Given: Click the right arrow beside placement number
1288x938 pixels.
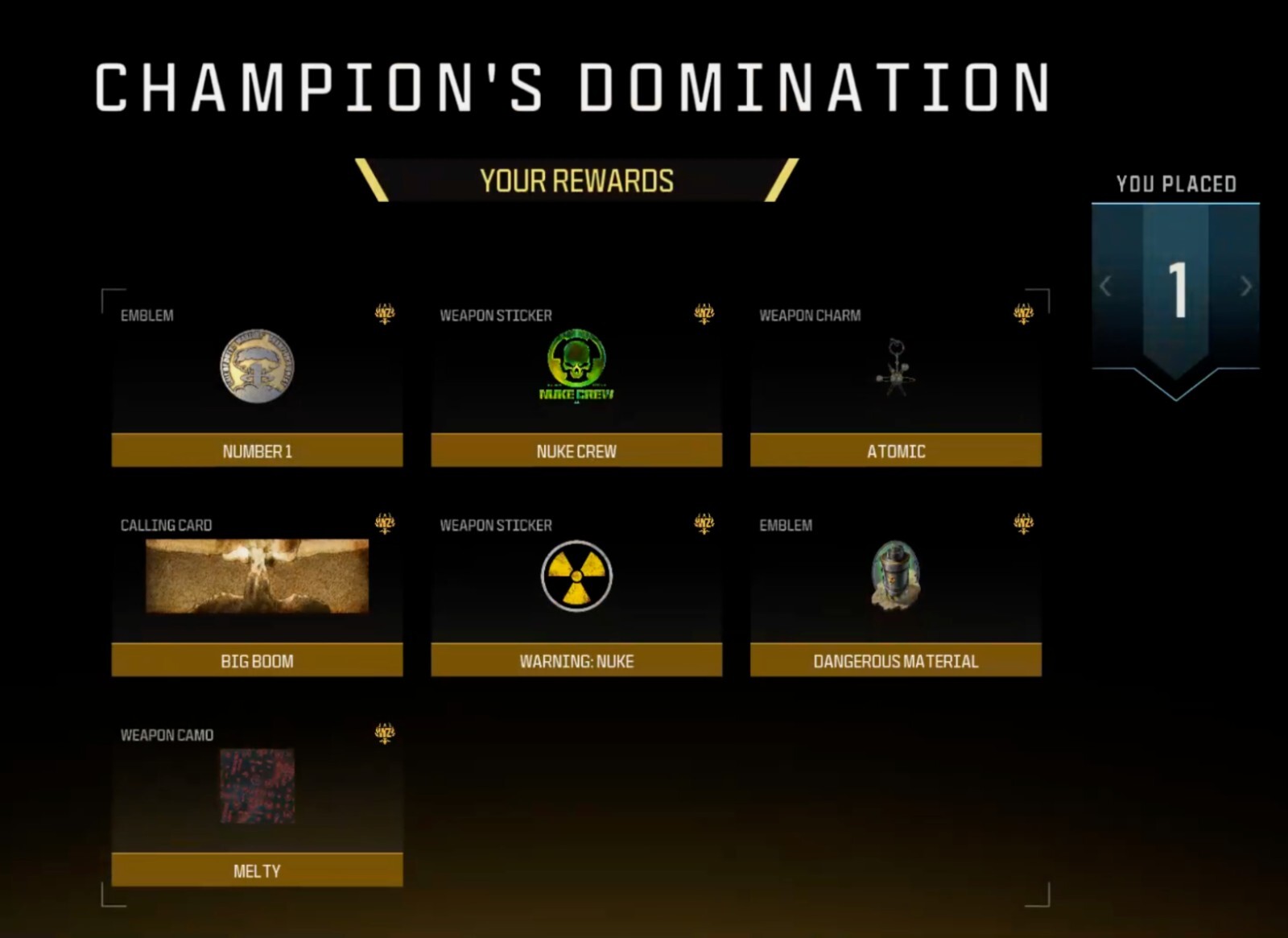Looking at the screenshot, I should pyautogui.click(x=1245, y=286).
